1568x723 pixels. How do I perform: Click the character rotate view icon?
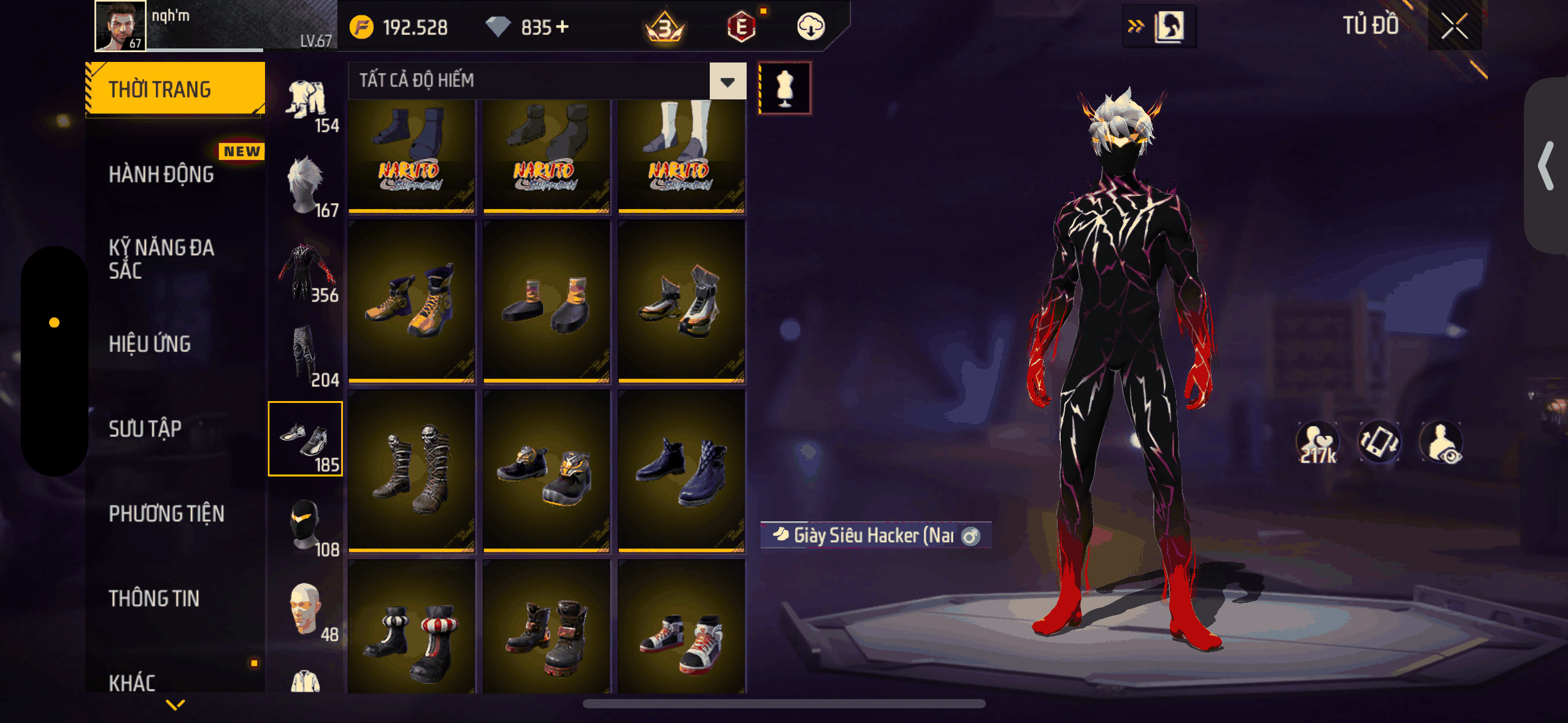1379,442
